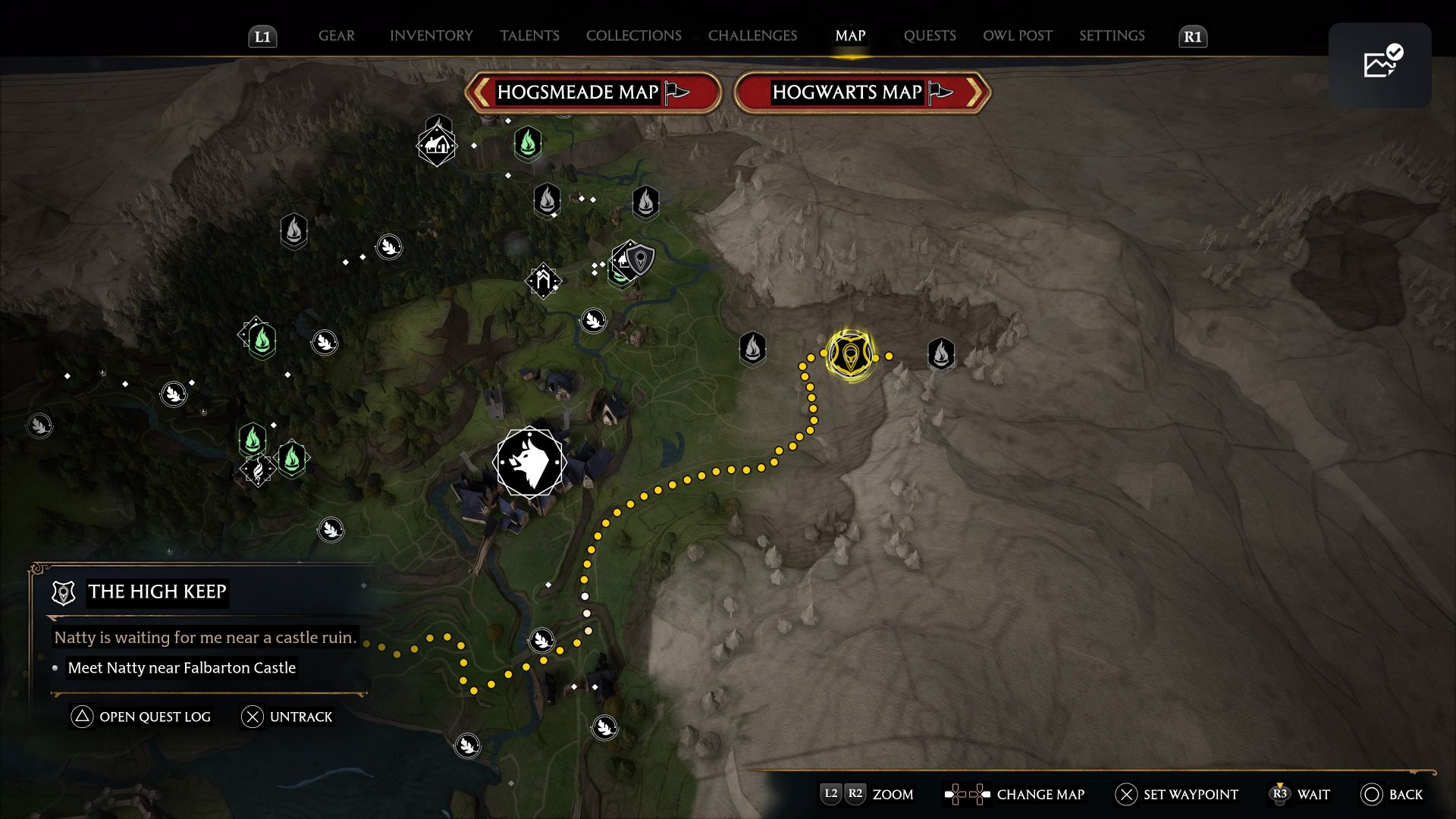Open the map screenshot icon in the top-right corner
The width and height of the screenshot is (1456, 819).
point(1380,65)
